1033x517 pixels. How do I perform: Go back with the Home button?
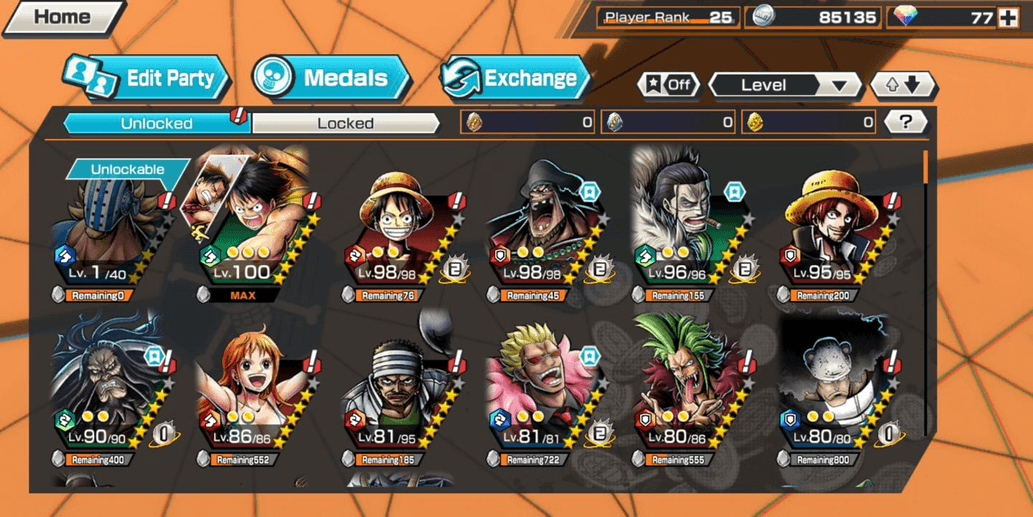point(60,17)
